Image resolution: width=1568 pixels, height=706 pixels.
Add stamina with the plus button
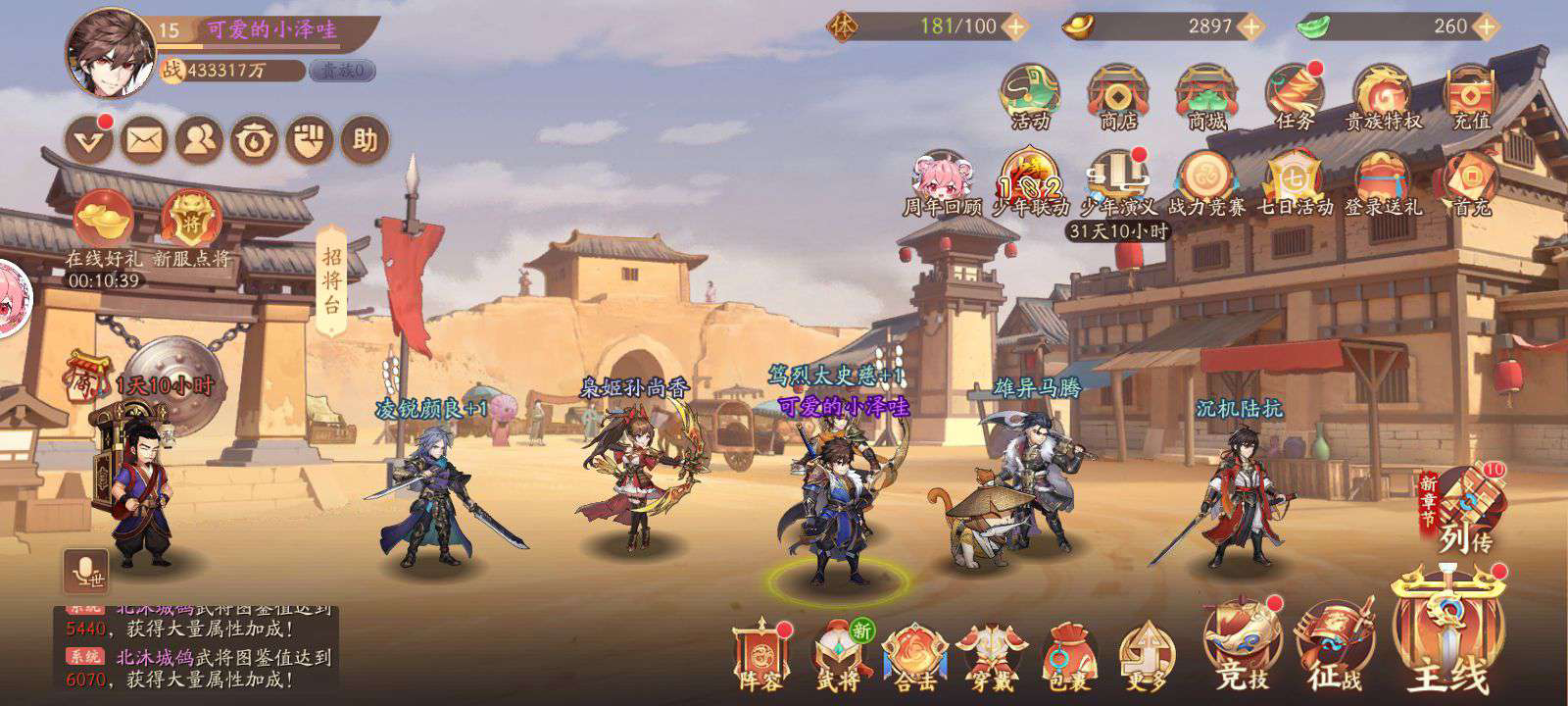pyautogui.click(x=1016, y=26)
